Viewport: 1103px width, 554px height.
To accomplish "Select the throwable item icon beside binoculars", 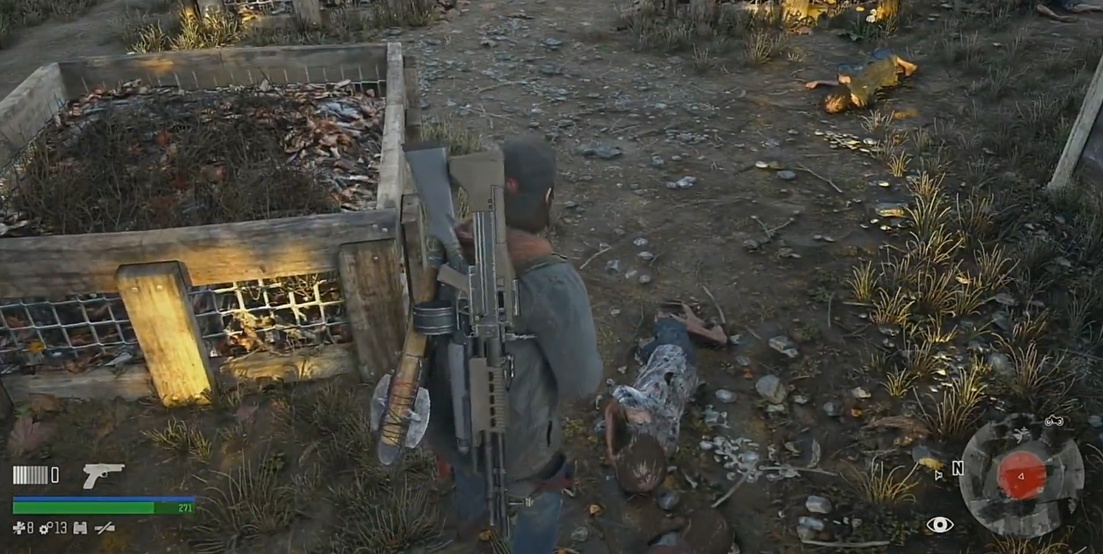I will point(104,528).
